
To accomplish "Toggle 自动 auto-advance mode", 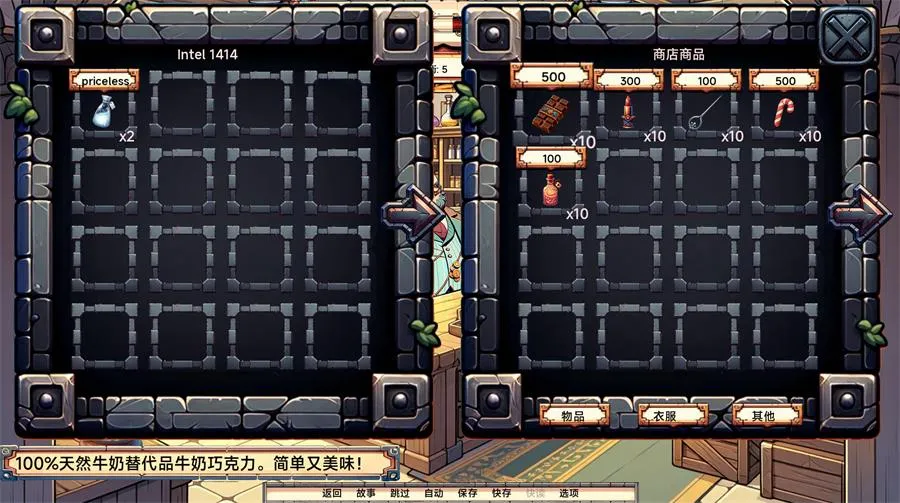I will (433, 493).
